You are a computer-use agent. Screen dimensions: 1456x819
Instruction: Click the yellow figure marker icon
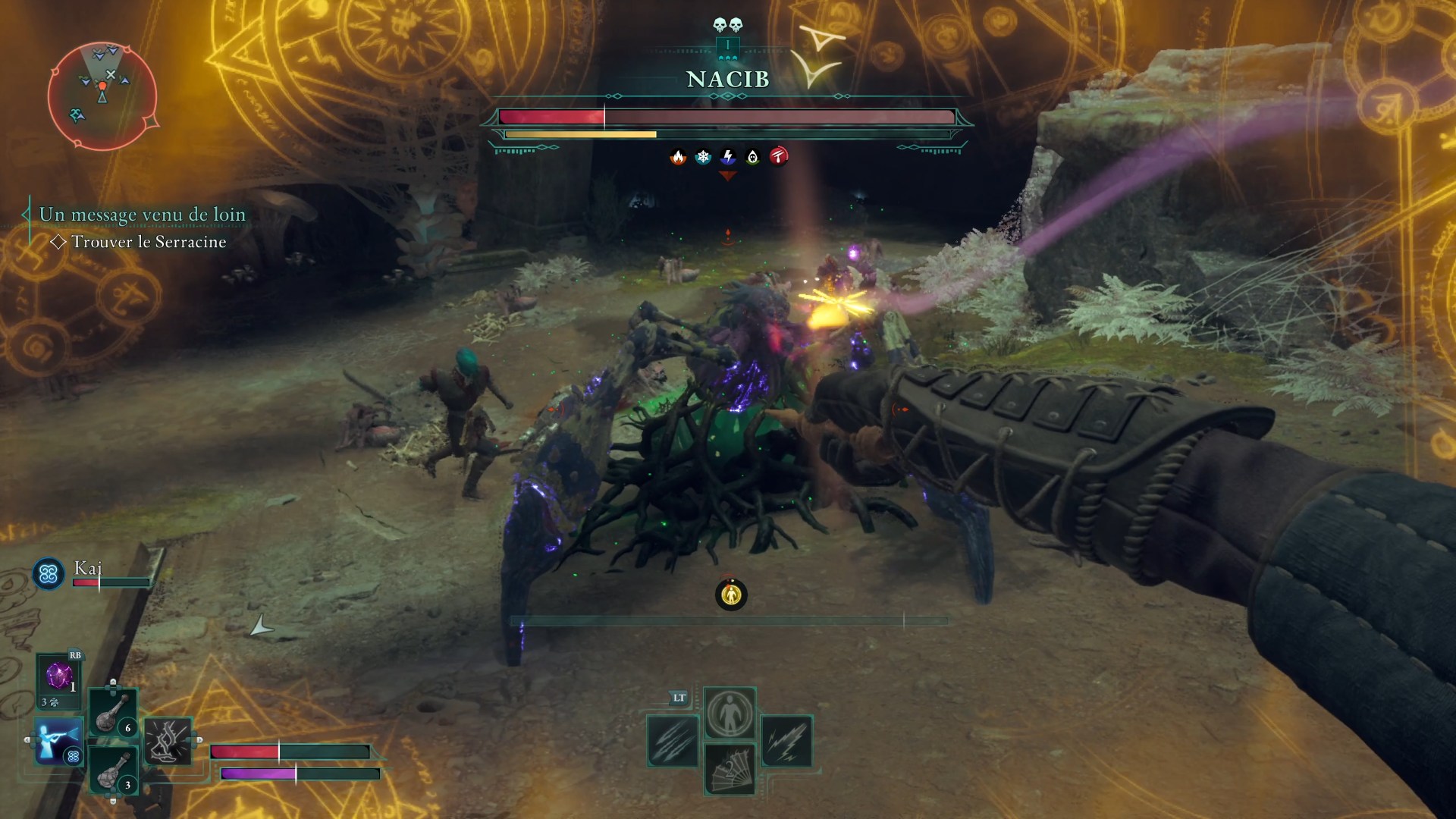coord(731,595)
